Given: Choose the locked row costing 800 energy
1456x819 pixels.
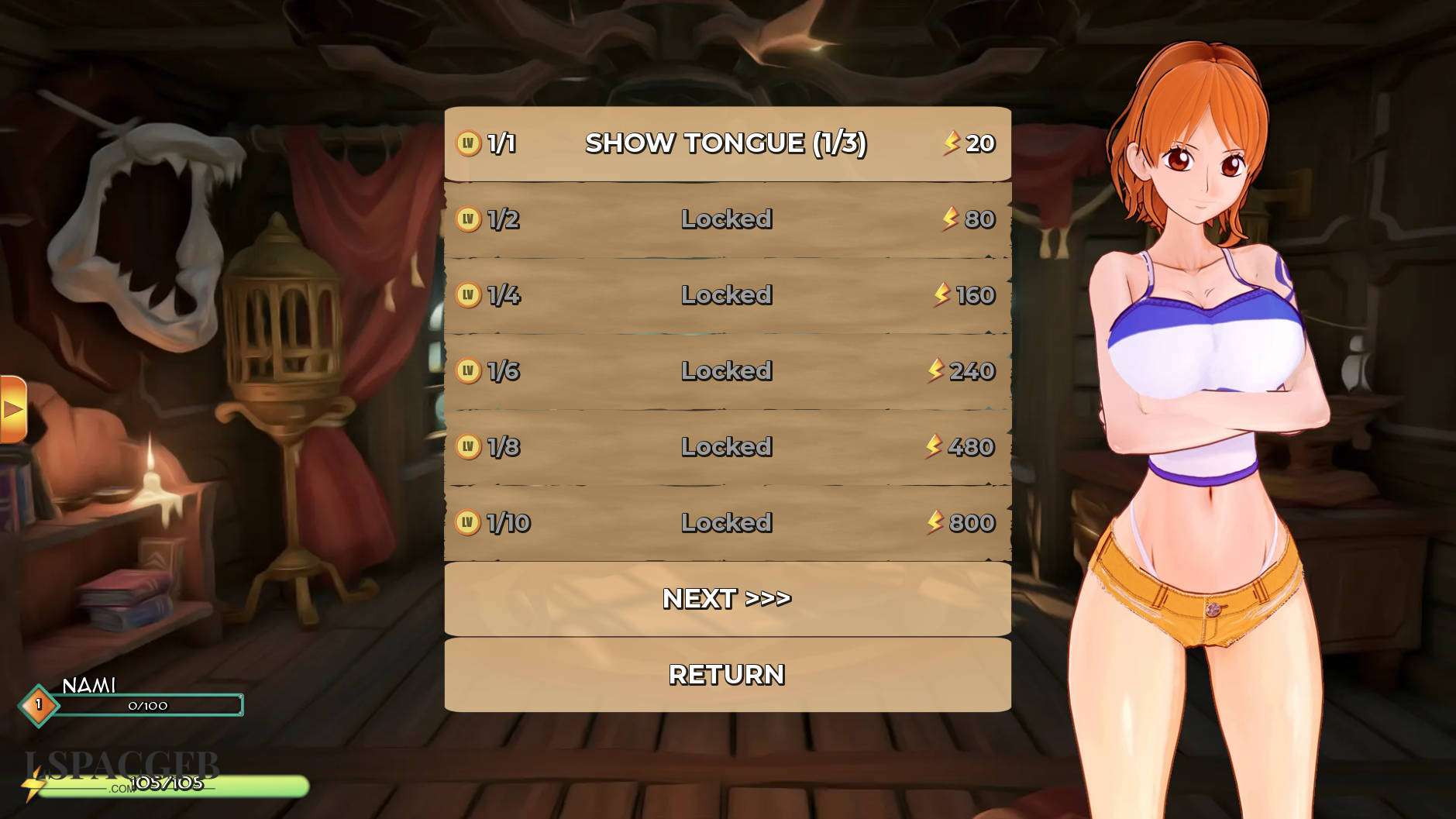Looking at the screenshot, I should point(727,523).
